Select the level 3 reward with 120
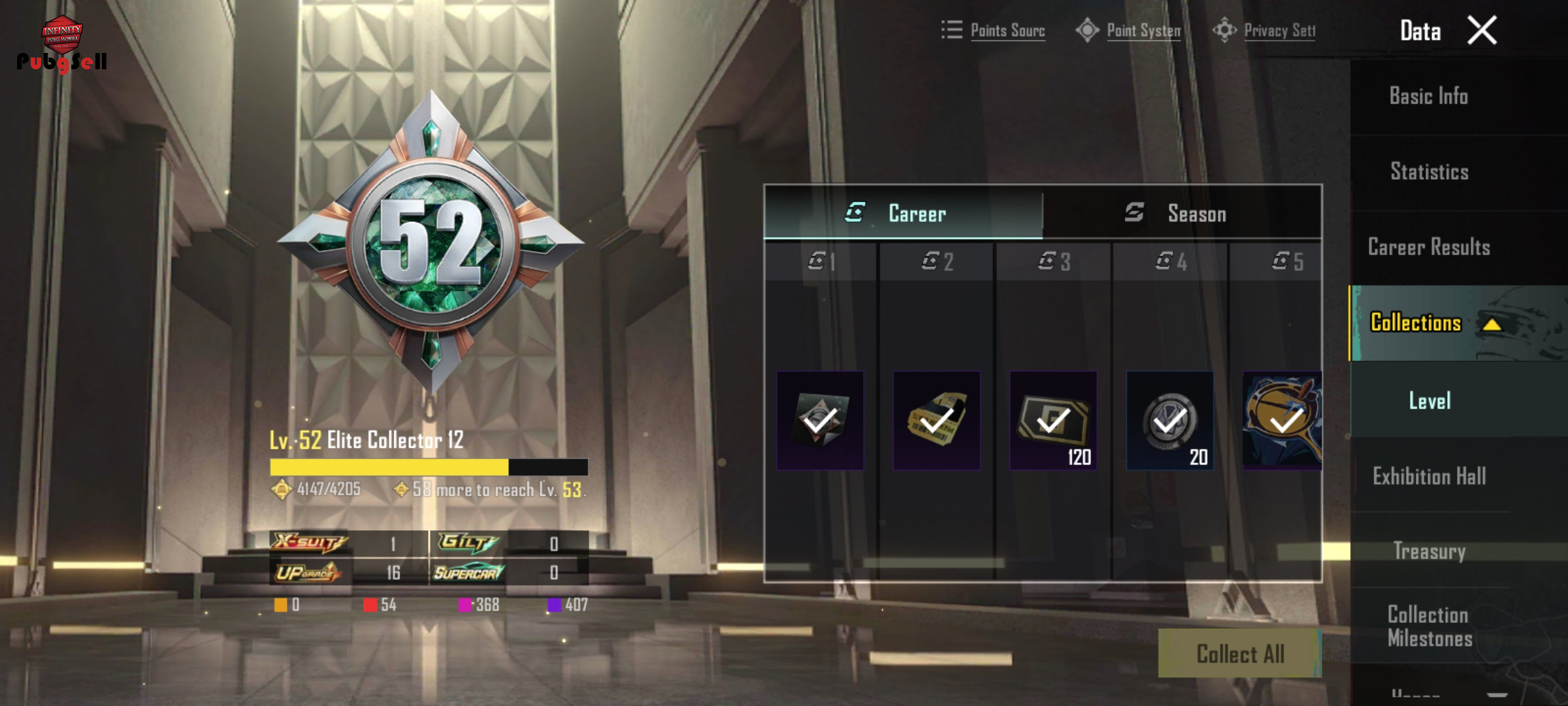Viewport: 1568px width, 706px height. pos(1053,420)
